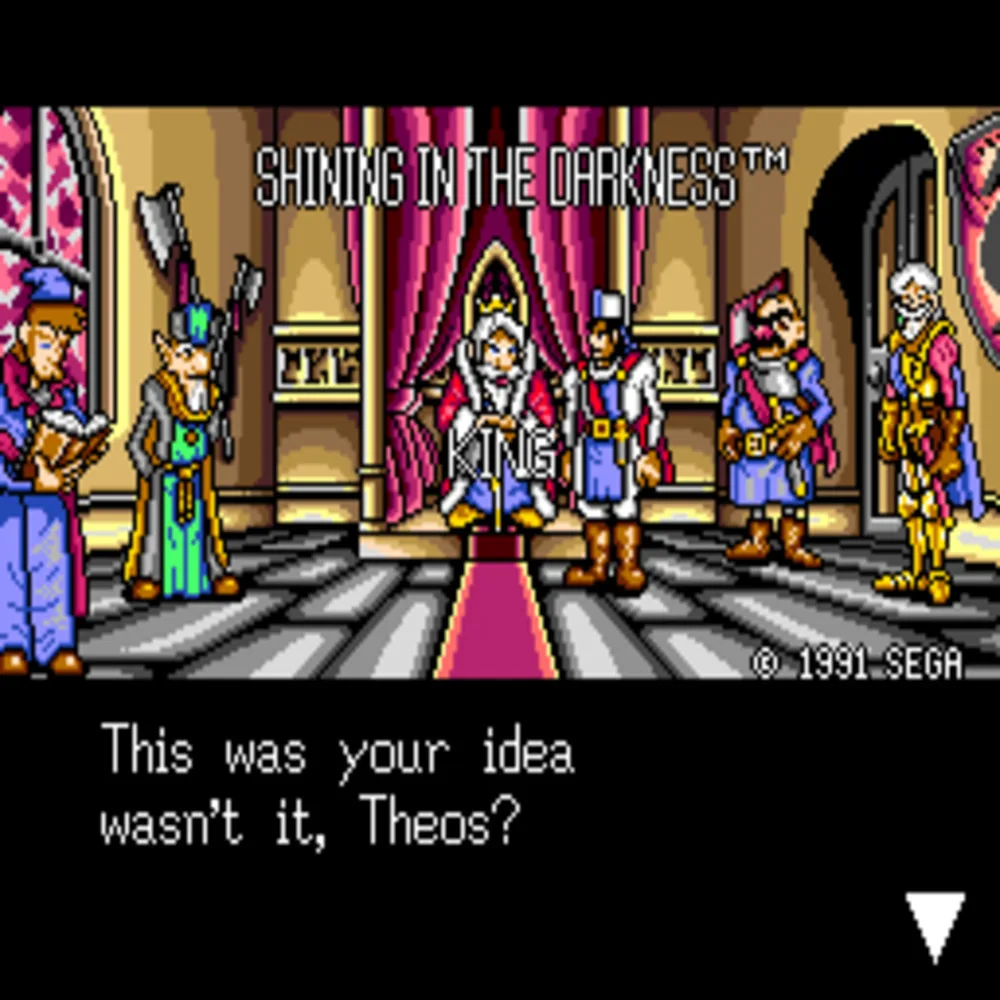1000x1000 pixels.
Task: Advance dialogue with the white arrow
Action: click(935, 922)
